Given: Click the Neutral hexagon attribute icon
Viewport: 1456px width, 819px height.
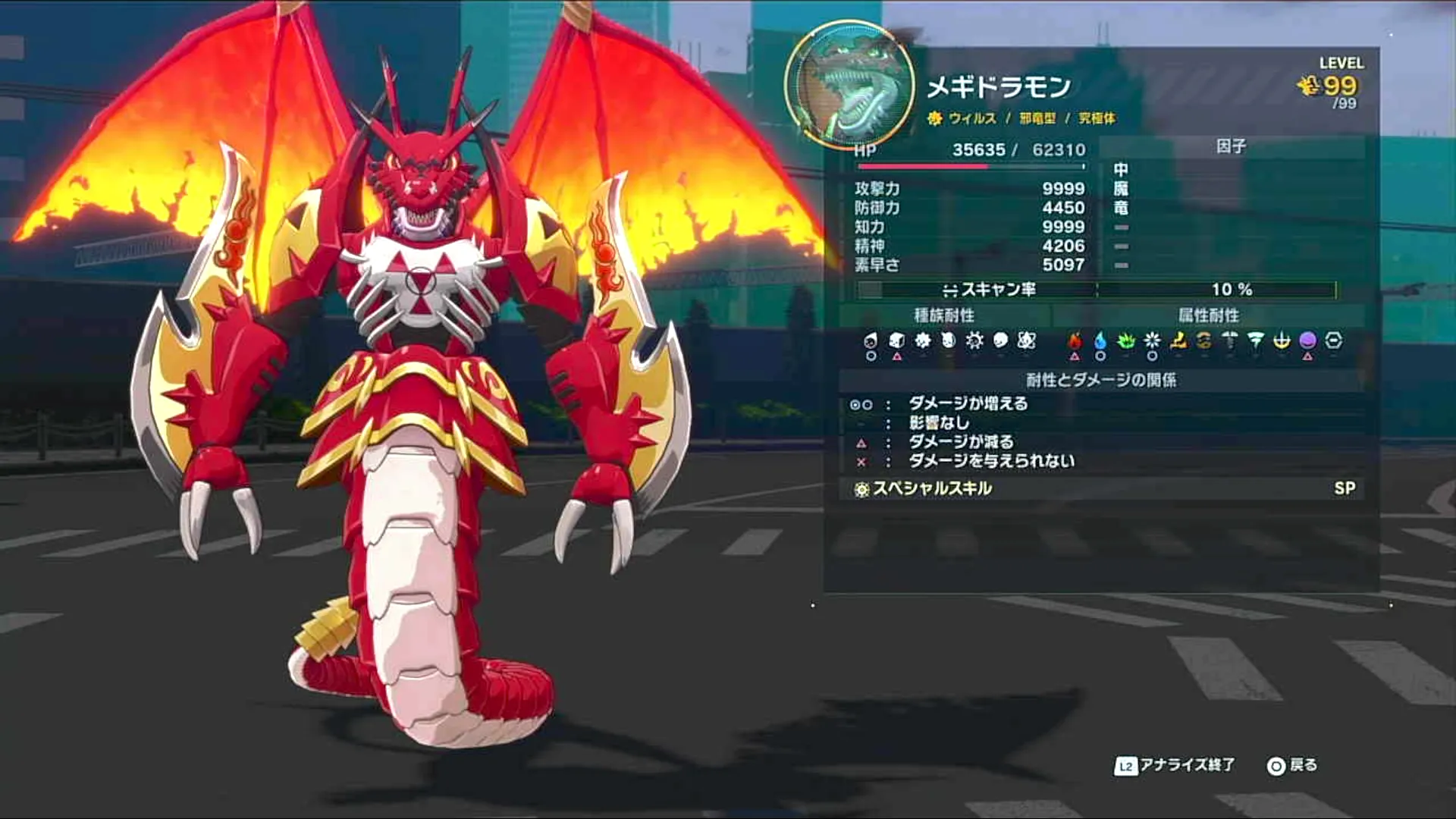Looking at the screenshot, I should 1332,340.
